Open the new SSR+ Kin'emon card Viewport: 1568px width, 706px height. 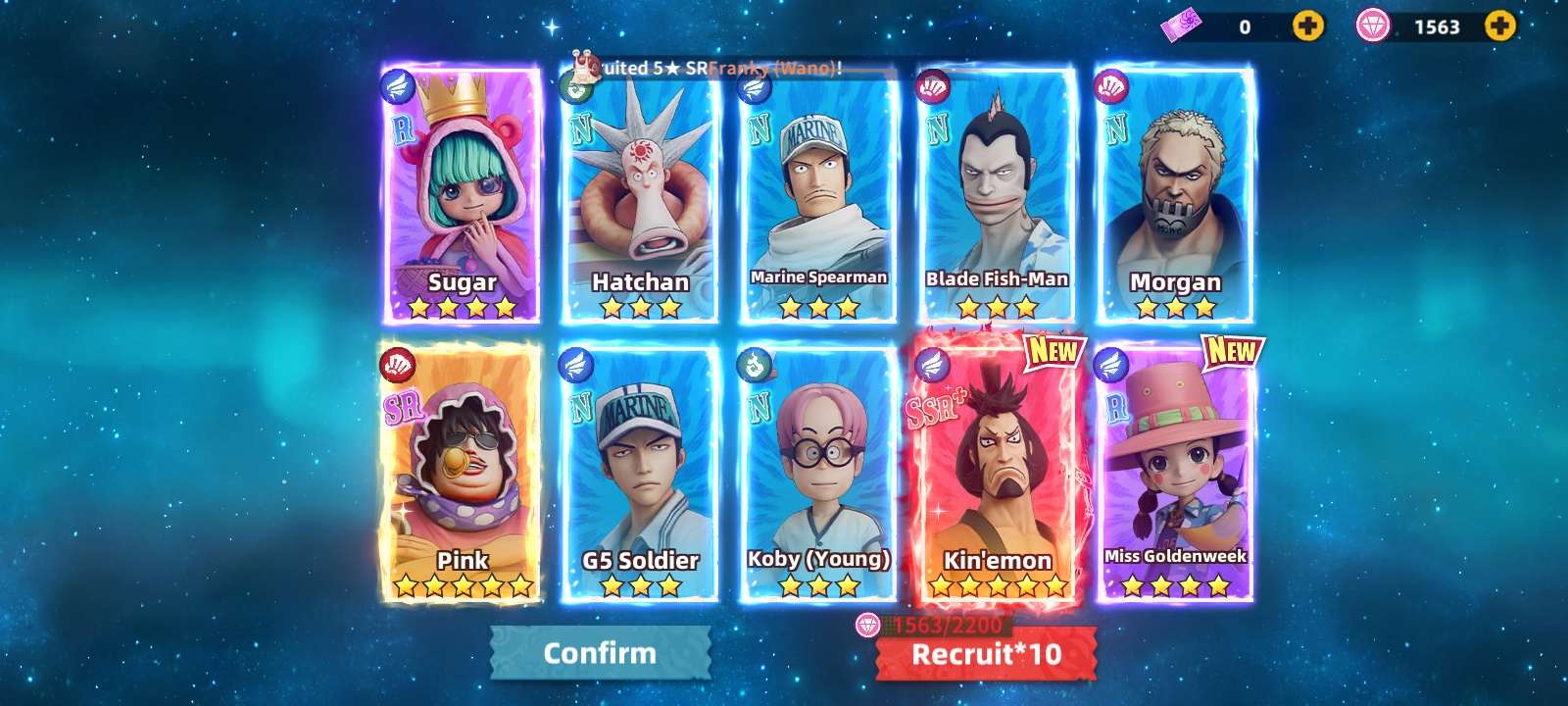tap(997, 473)
